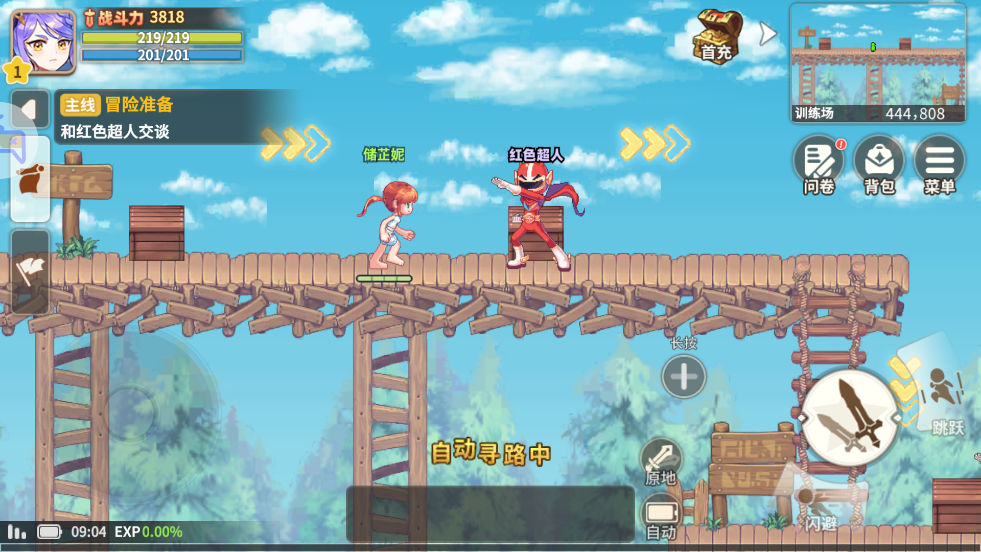Open the 问卷 survey
Screen dimensions: 981x552
pyautogui.click(x=819, y=163)
